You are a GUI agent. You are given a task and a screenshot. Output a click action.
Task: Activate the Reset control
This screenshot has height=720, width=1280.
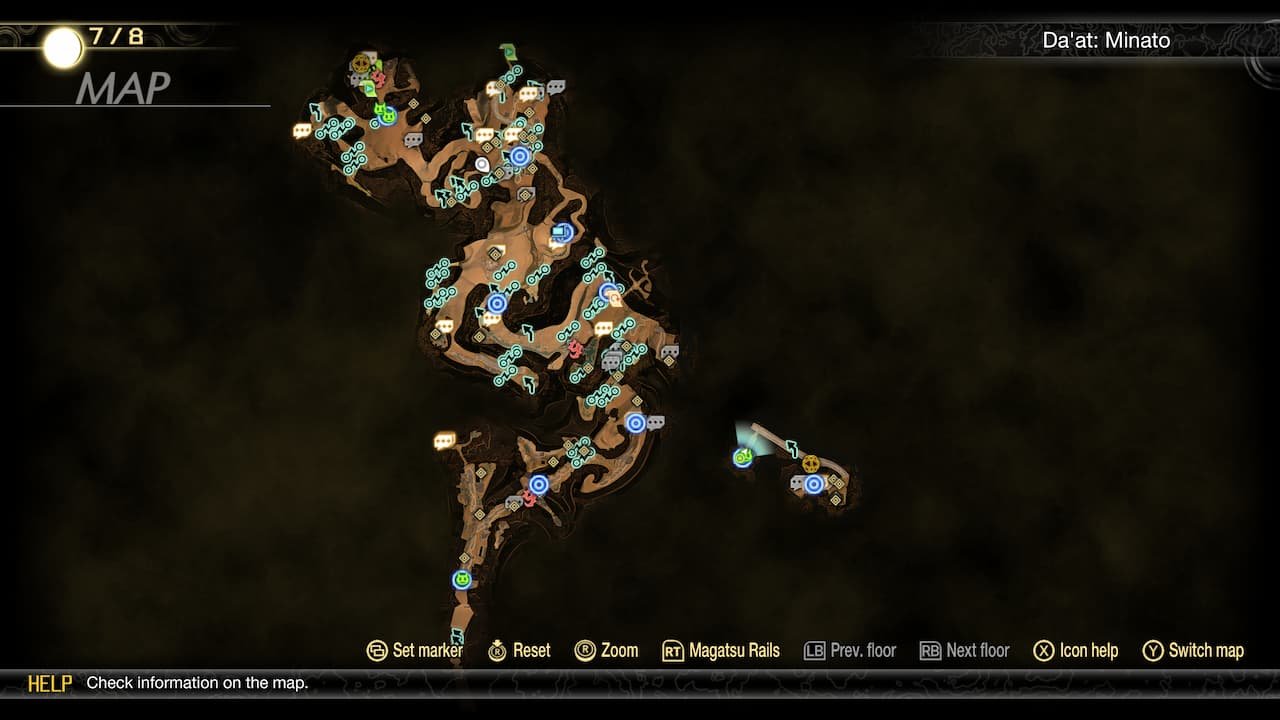click(524, 650)
